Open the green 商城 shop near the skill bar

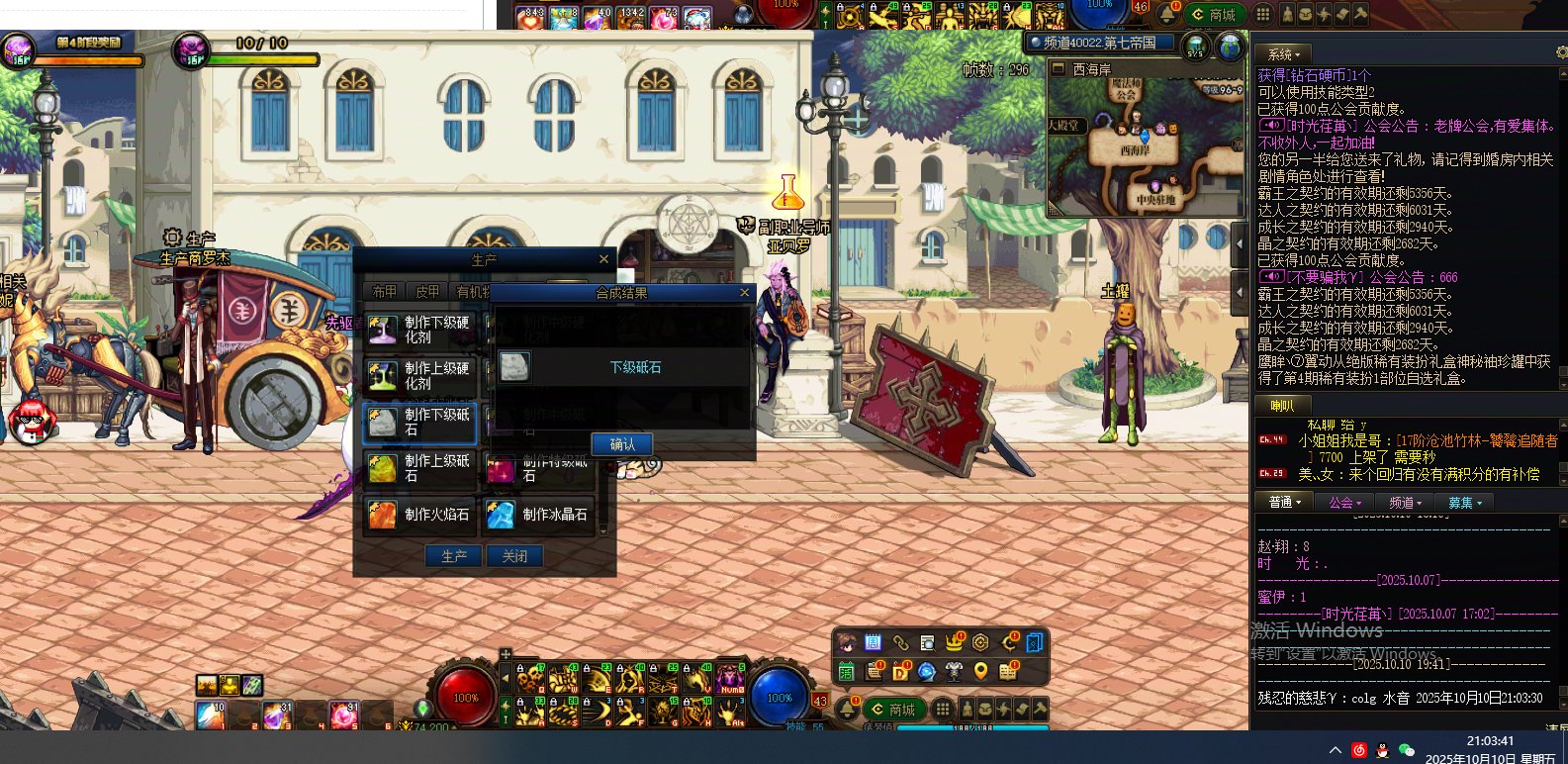click(893, 710)
